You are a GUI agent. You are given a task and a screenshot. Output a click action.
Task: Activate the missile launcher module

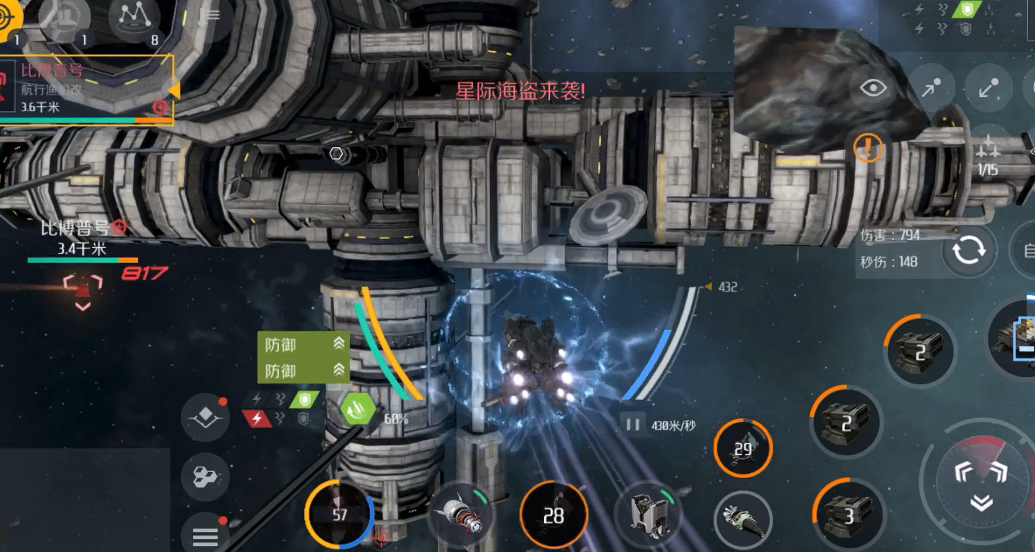coord(461,515)
